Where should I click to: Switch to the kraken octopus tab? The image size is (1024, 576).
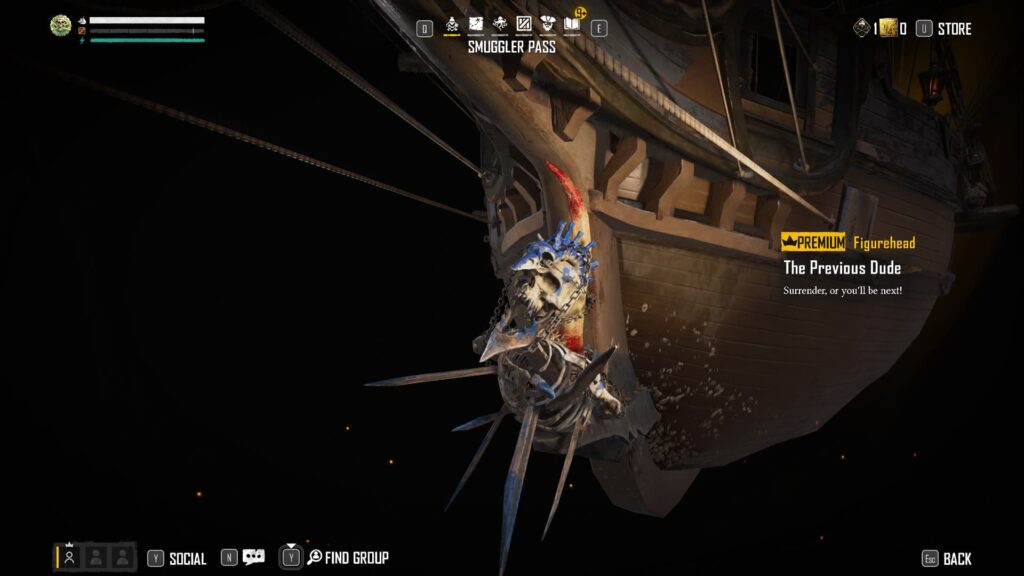[500, 25]
